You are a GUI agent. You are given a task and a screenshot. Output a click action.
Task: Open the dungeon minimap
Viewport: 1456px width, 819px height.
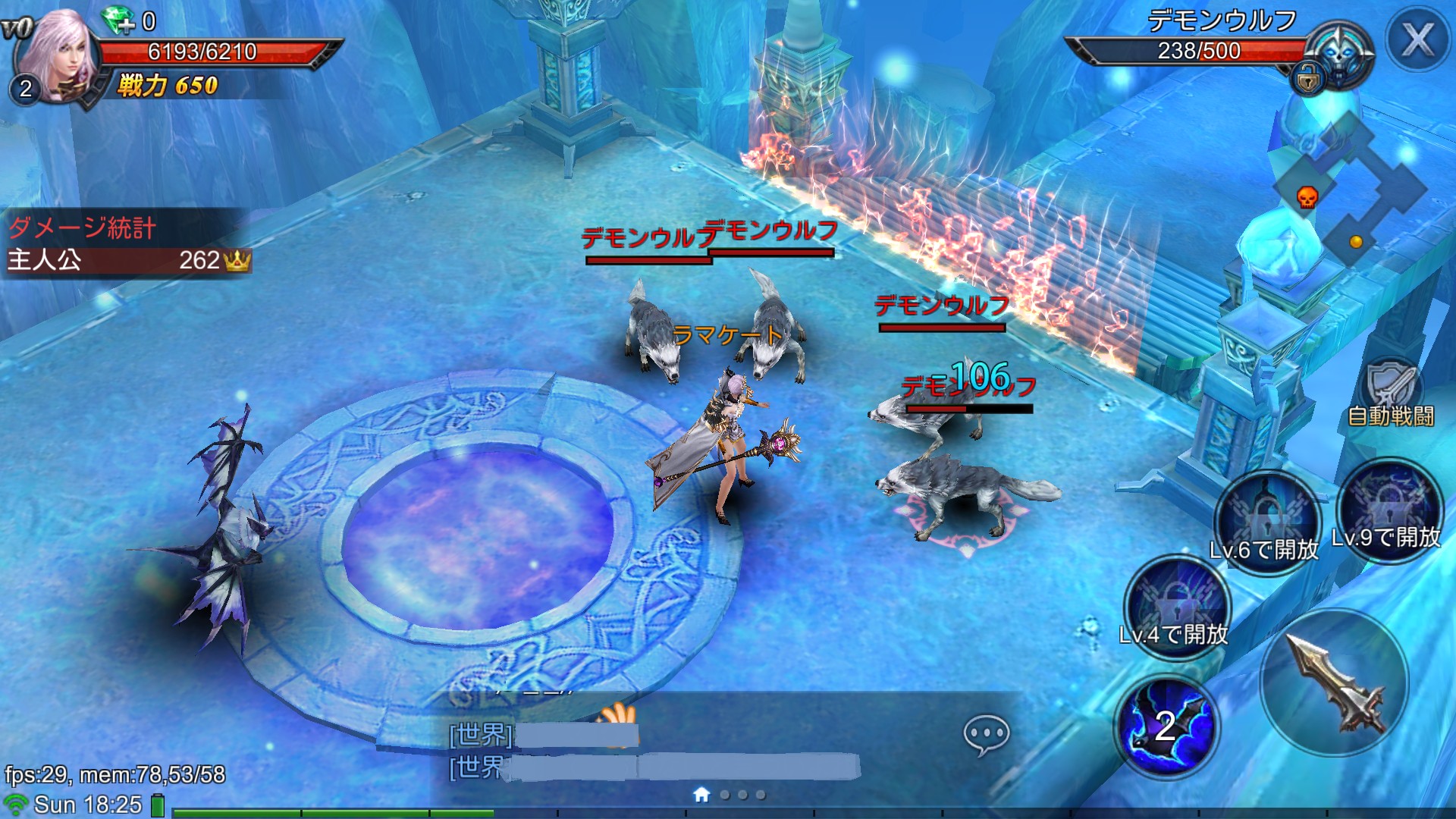pyautogui.click(x=1350, y=190)
